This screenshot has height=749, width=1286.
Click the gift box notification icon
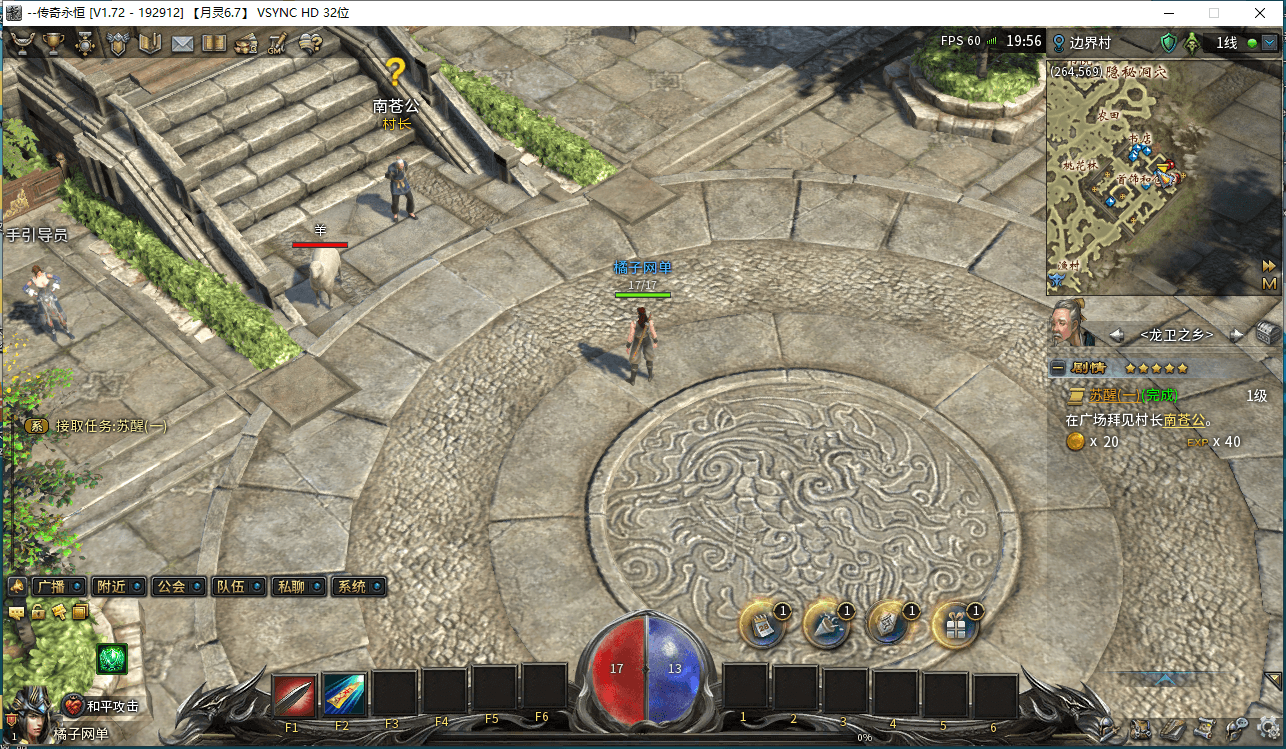pos(954,626)
